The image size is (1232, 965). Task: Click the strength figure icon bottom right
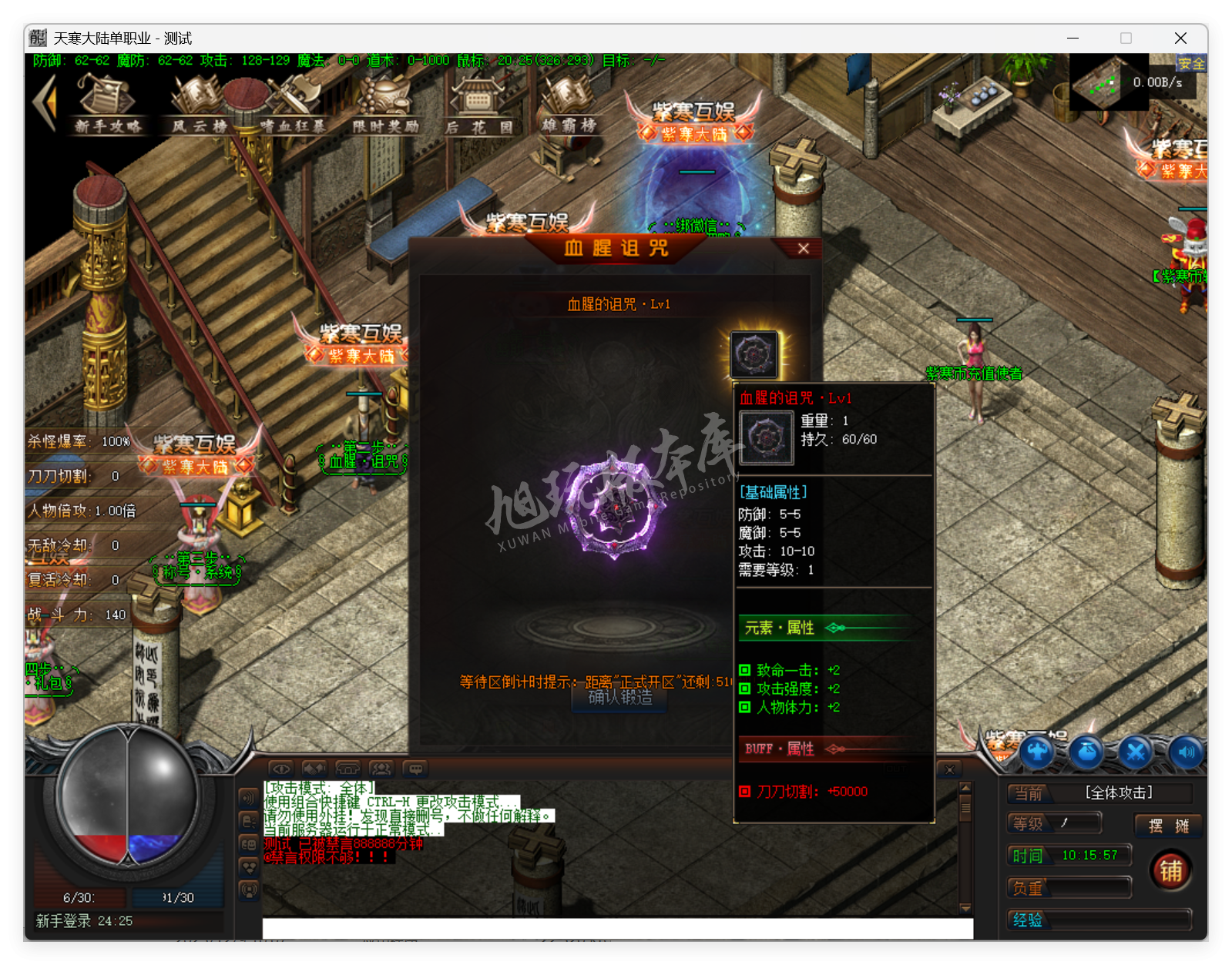[x=1037, y=752]
